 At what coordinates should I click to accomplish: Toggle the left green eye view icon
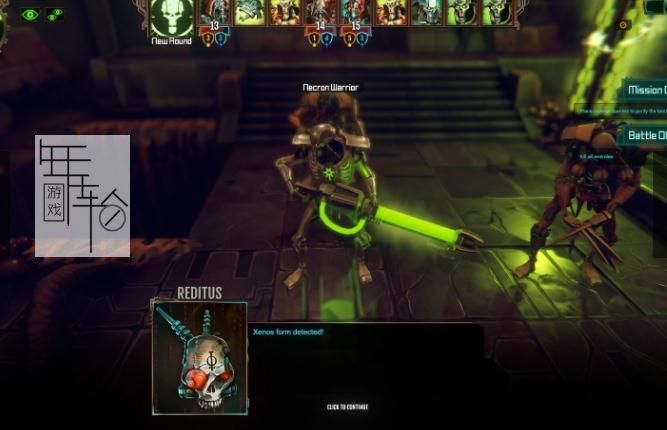30,14
